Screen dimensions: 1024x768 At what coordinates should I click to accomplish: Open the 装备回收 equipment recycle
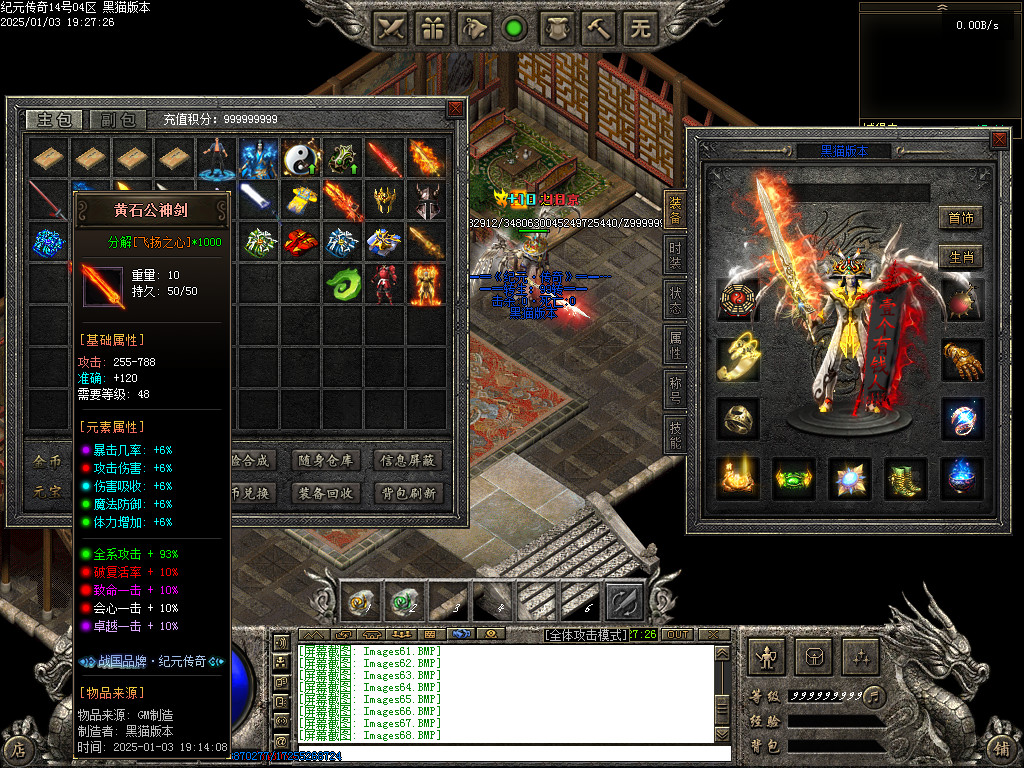pos(324,493)
